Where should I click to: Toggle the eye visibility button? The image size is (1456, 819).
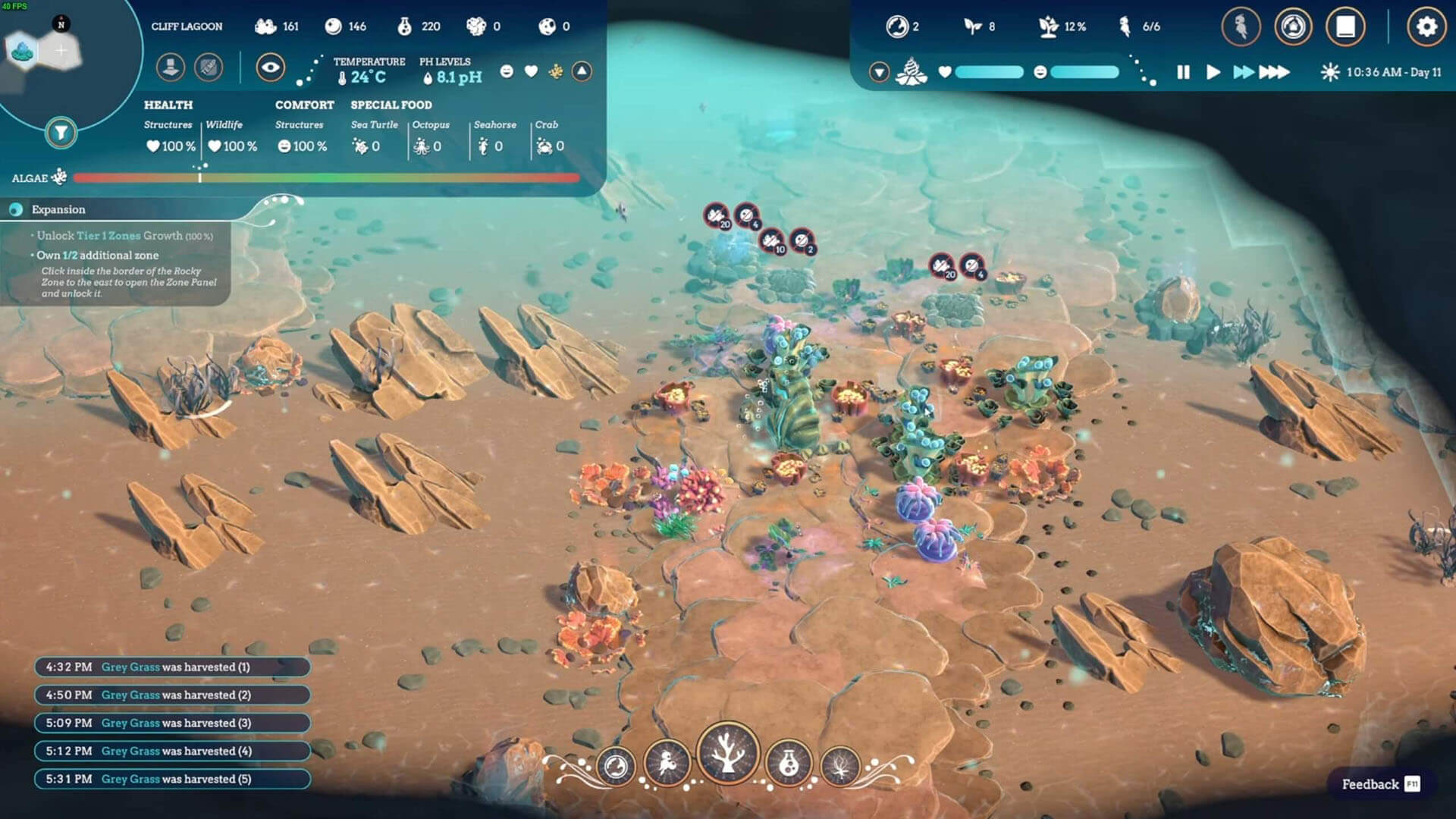click(270, 67)
